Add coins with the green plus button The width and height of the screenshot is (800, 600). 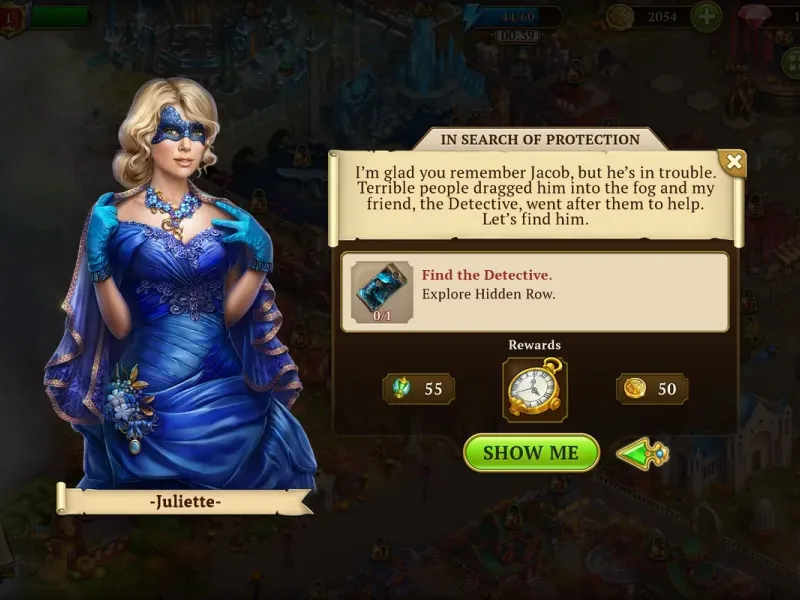(706, 17)
